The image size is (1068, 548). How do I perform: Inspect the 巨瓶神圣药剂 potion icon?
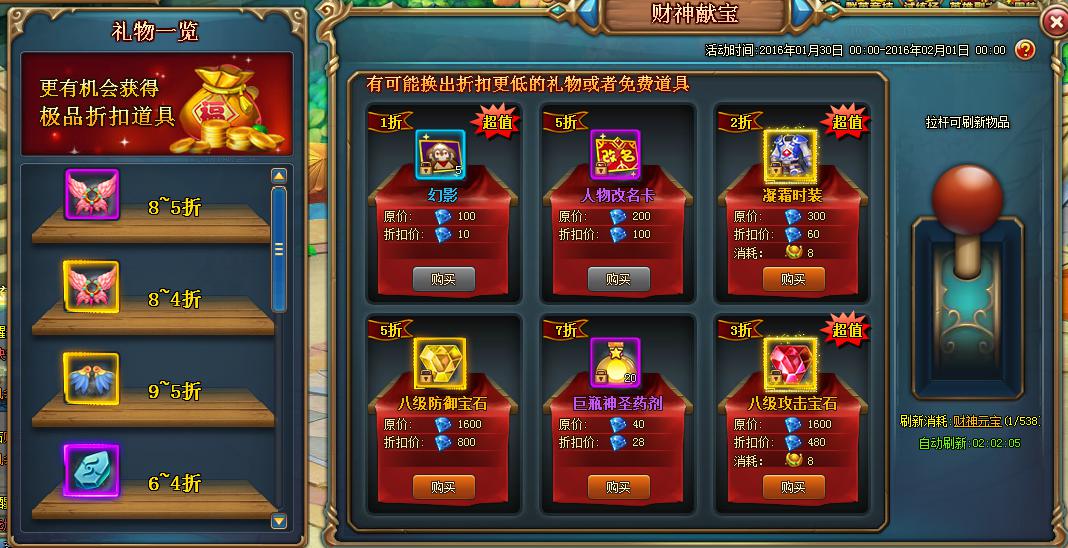(616, 363)
